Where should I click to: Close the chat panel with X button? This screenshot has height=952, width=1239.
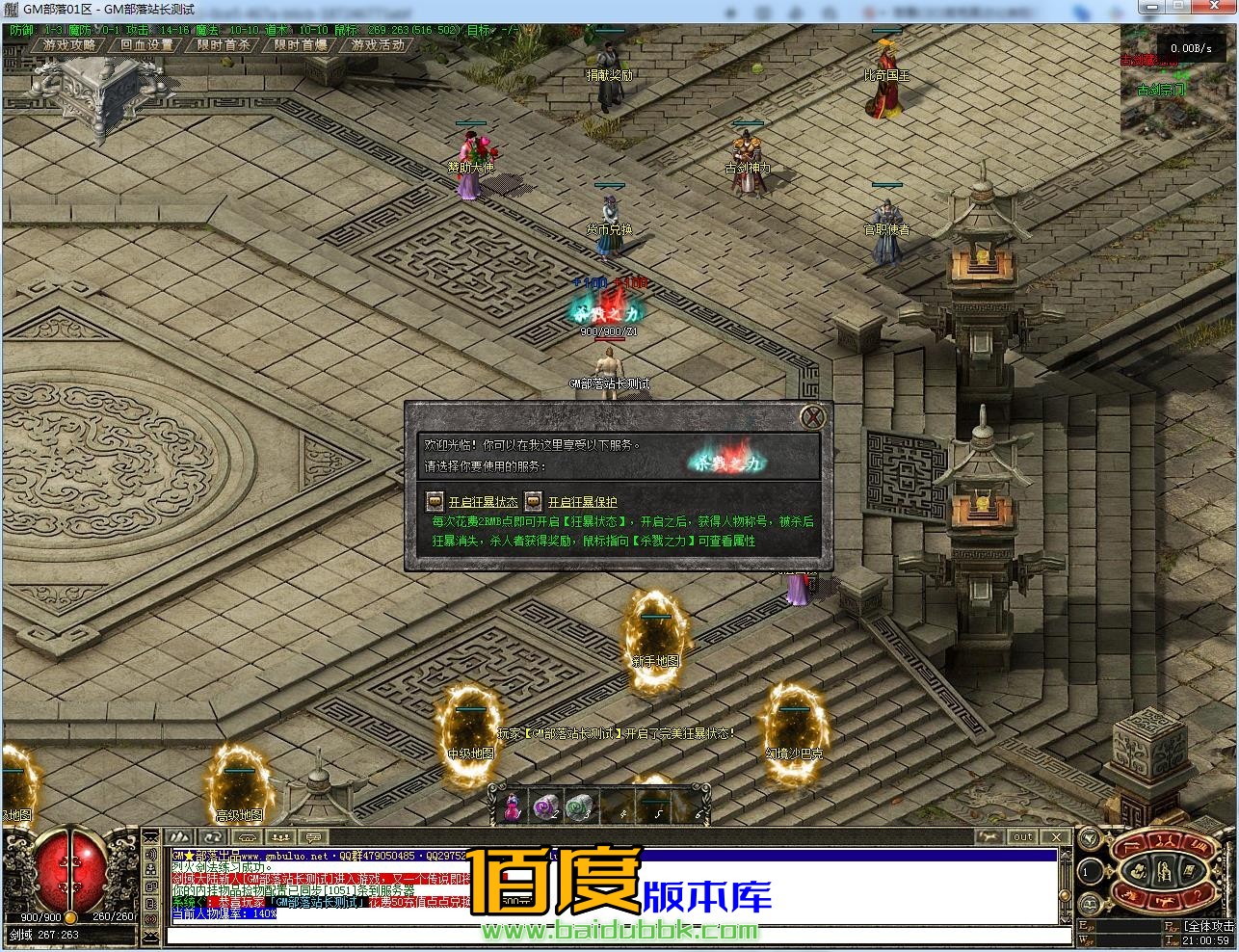point(1056,836)
